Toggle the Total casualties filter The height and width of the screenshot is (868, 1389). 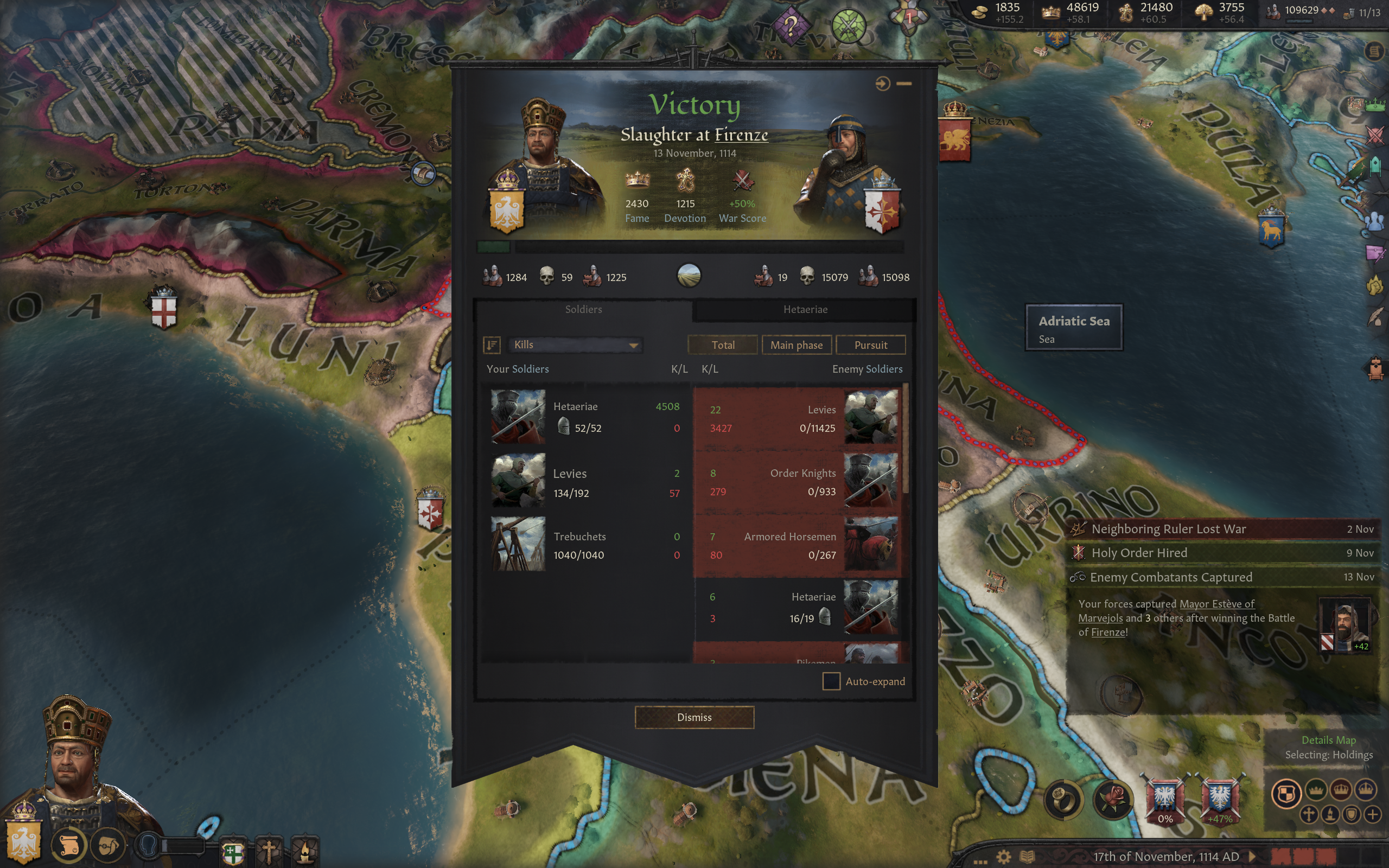723,344
